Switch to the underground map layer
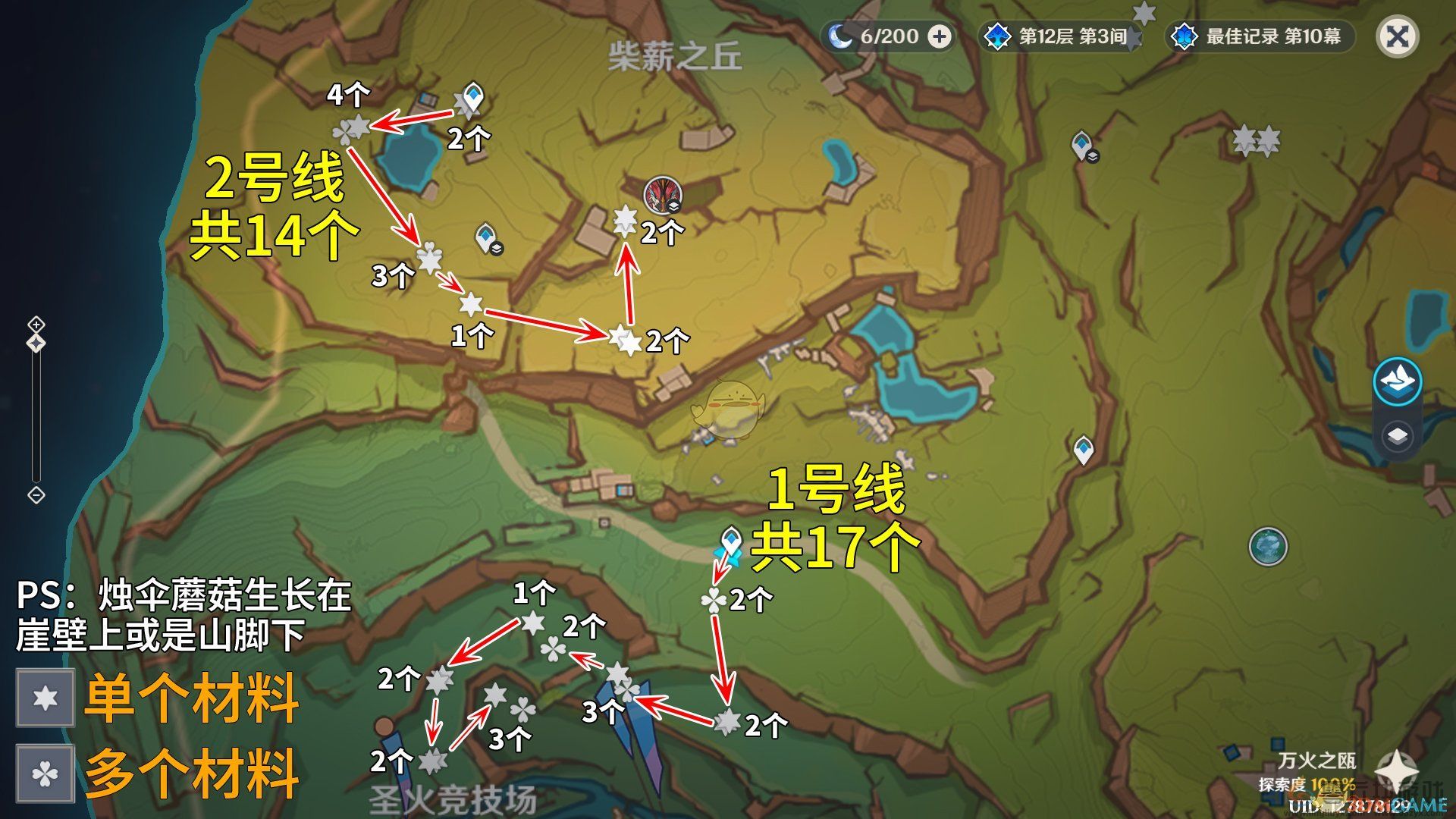 (x=1398, y=436)
